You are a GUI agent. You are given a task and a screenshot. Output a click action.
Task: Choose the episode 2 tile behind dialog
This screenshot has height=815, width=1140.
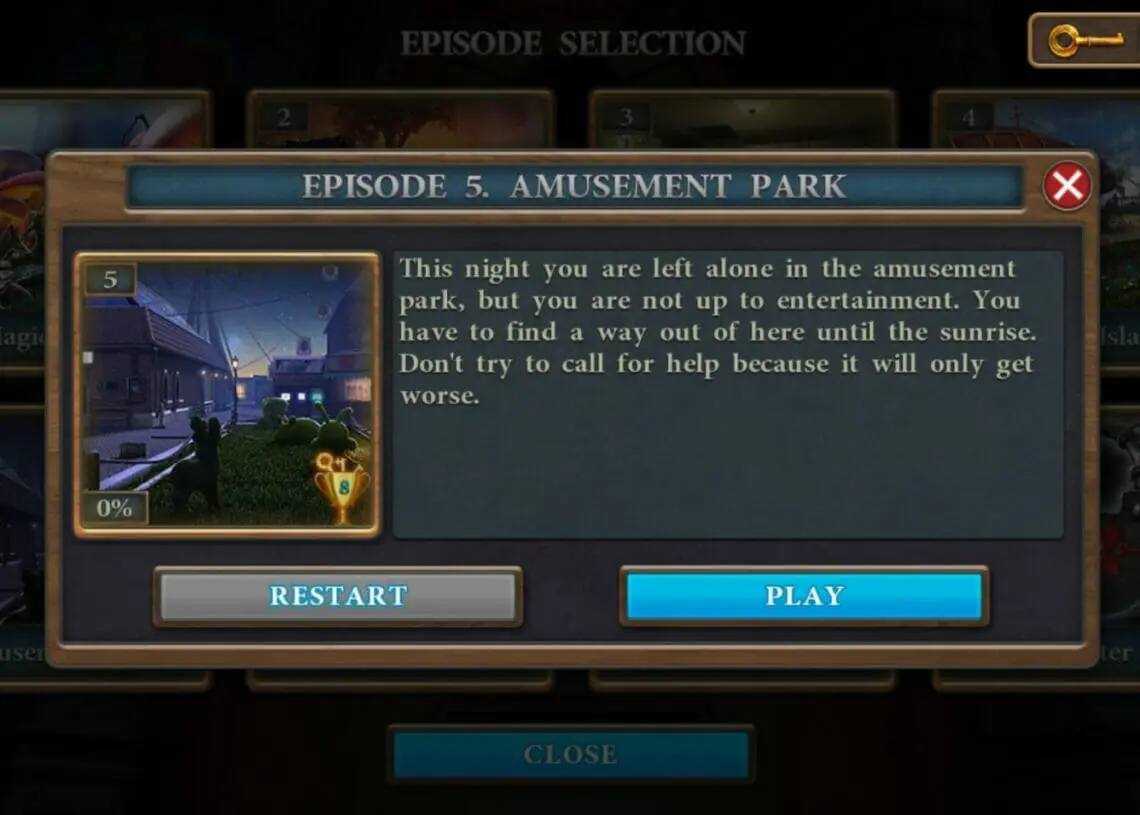click(x=400, y=120)
